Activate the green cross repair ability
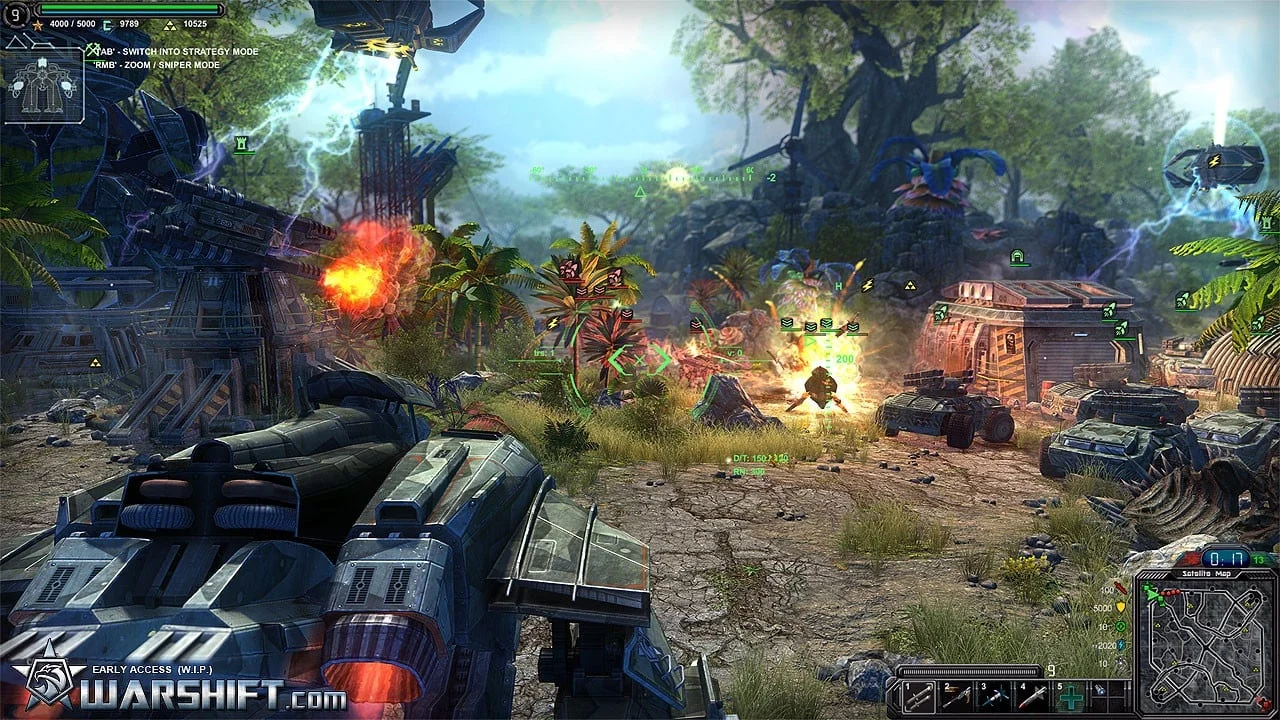The height and width of the screenshot is (720, 1280). 1071,697
